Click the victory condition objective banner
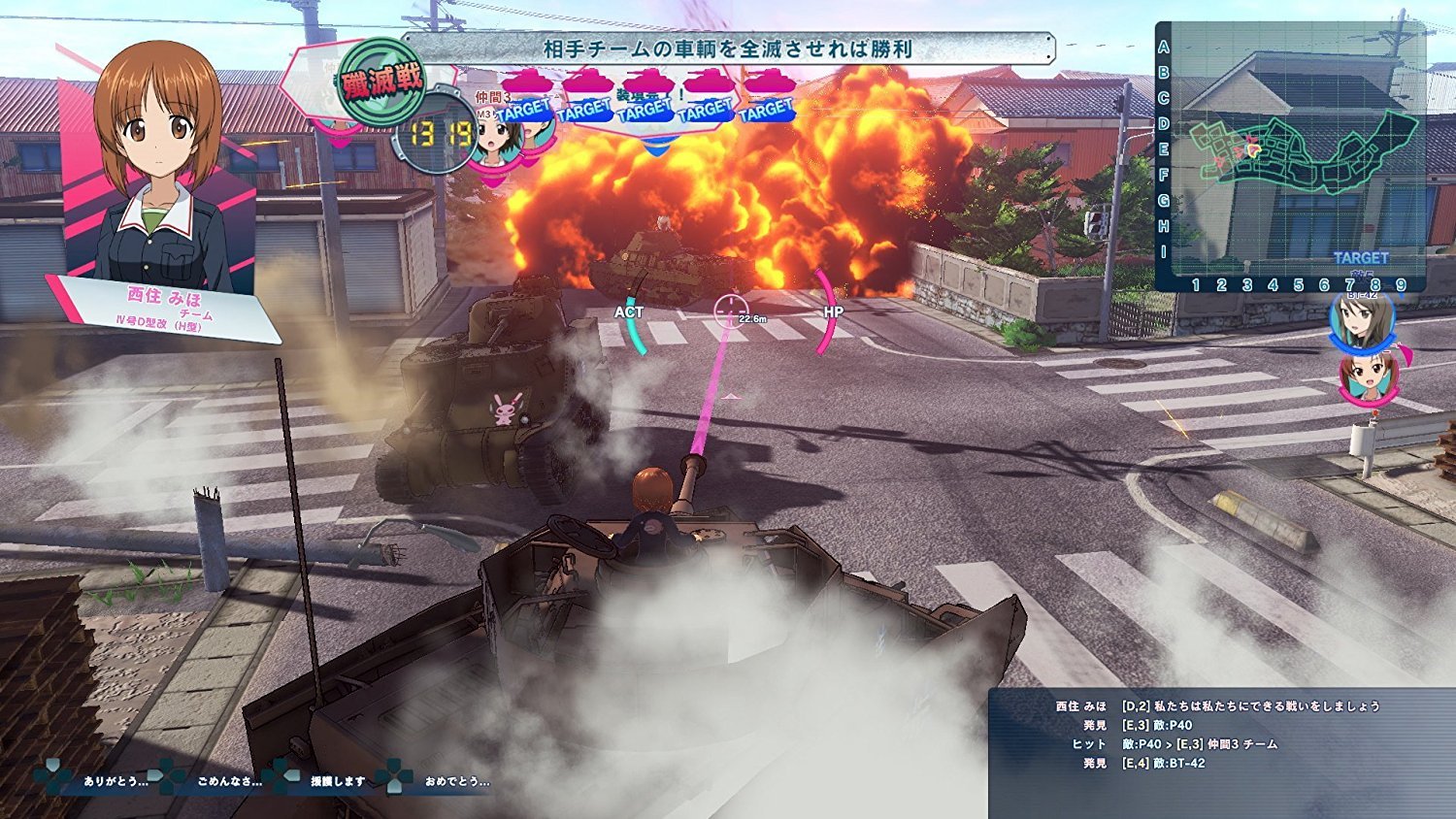Screen dimensions: 1456x819 (728, 48)
